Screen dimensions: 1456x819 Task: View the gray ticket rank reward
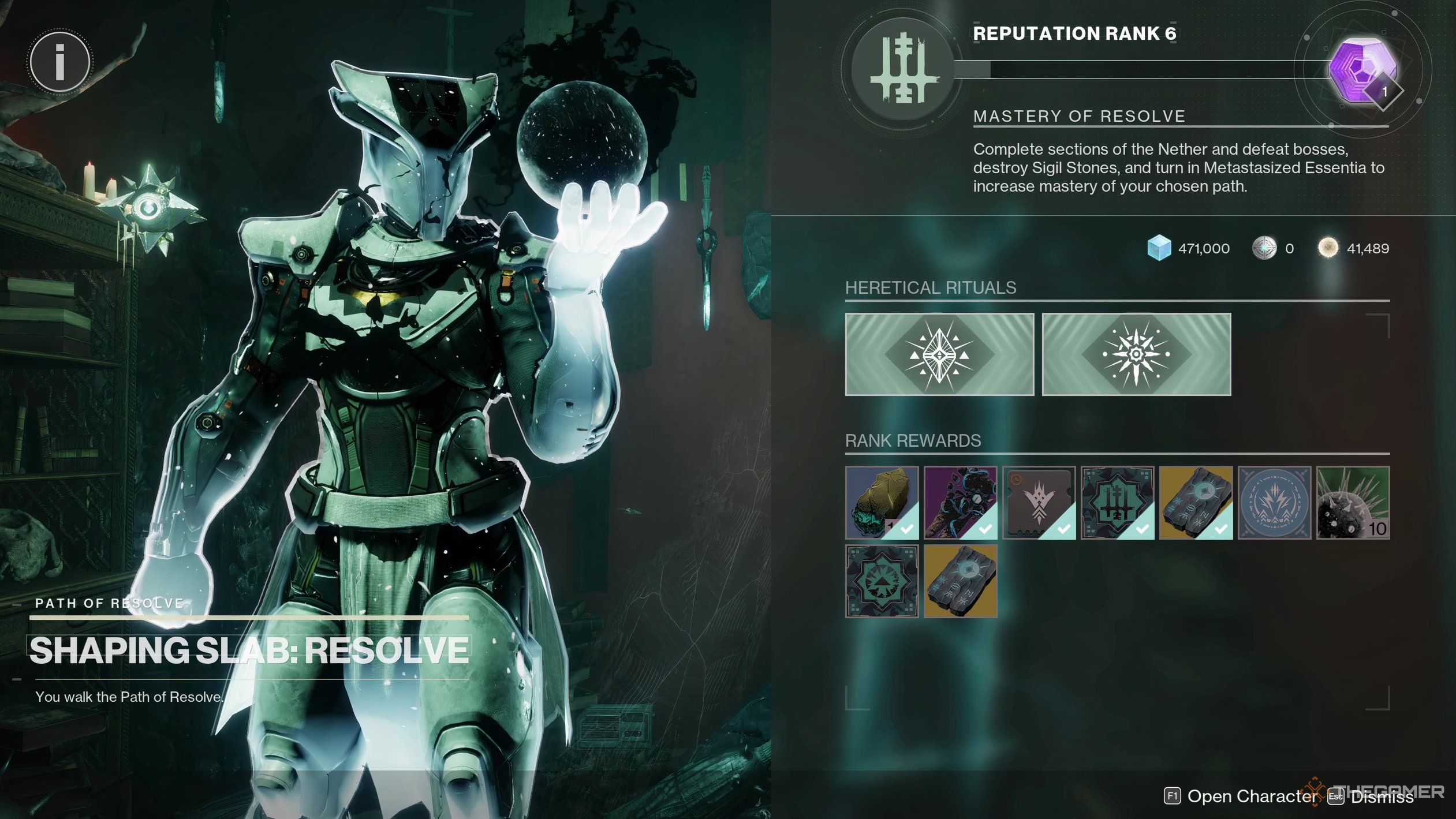[1039, 503]
